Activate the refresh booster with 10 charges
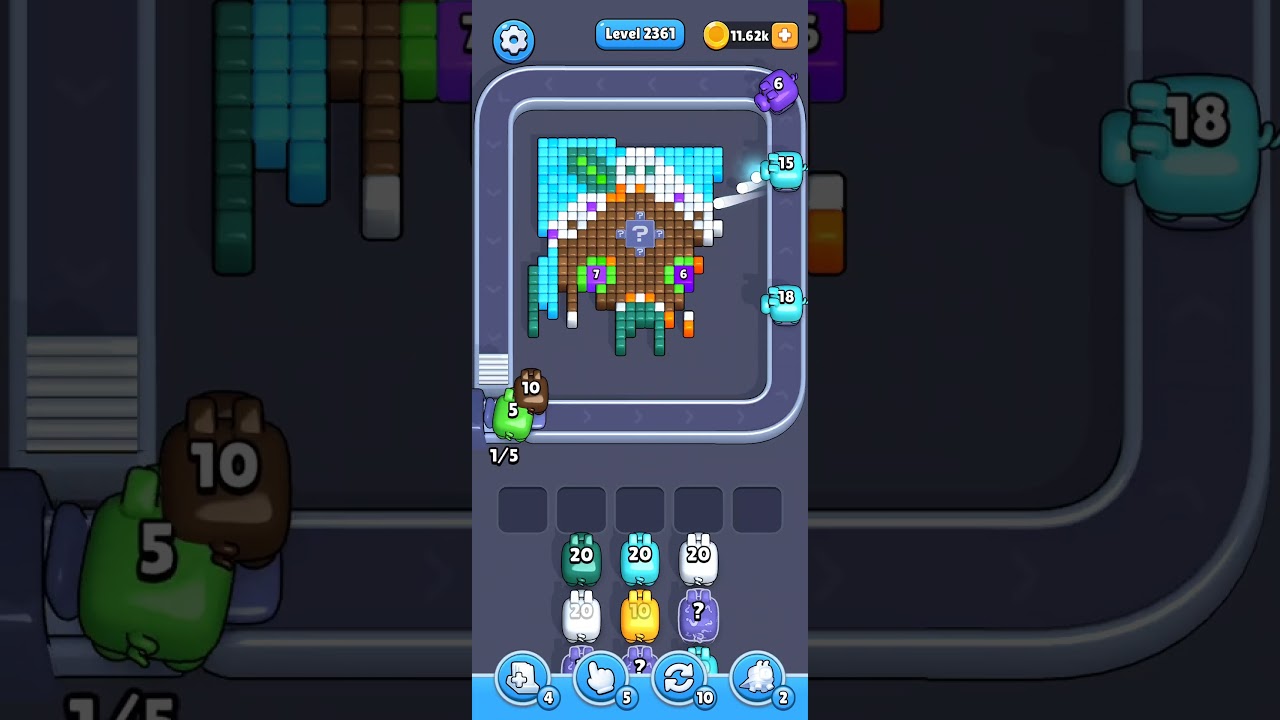This screenshot has height=720, width=1280. pyautogui.click(x=679, y=678)
